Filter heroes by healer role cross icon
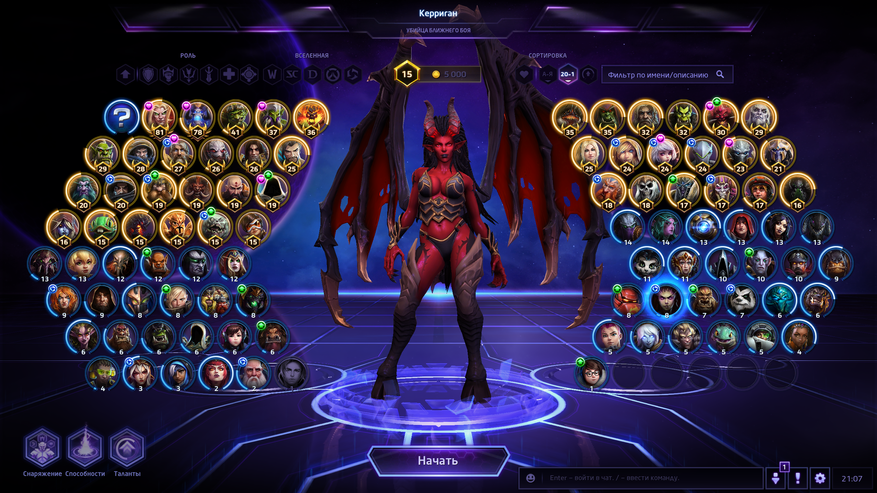 (x=229, y=74)
